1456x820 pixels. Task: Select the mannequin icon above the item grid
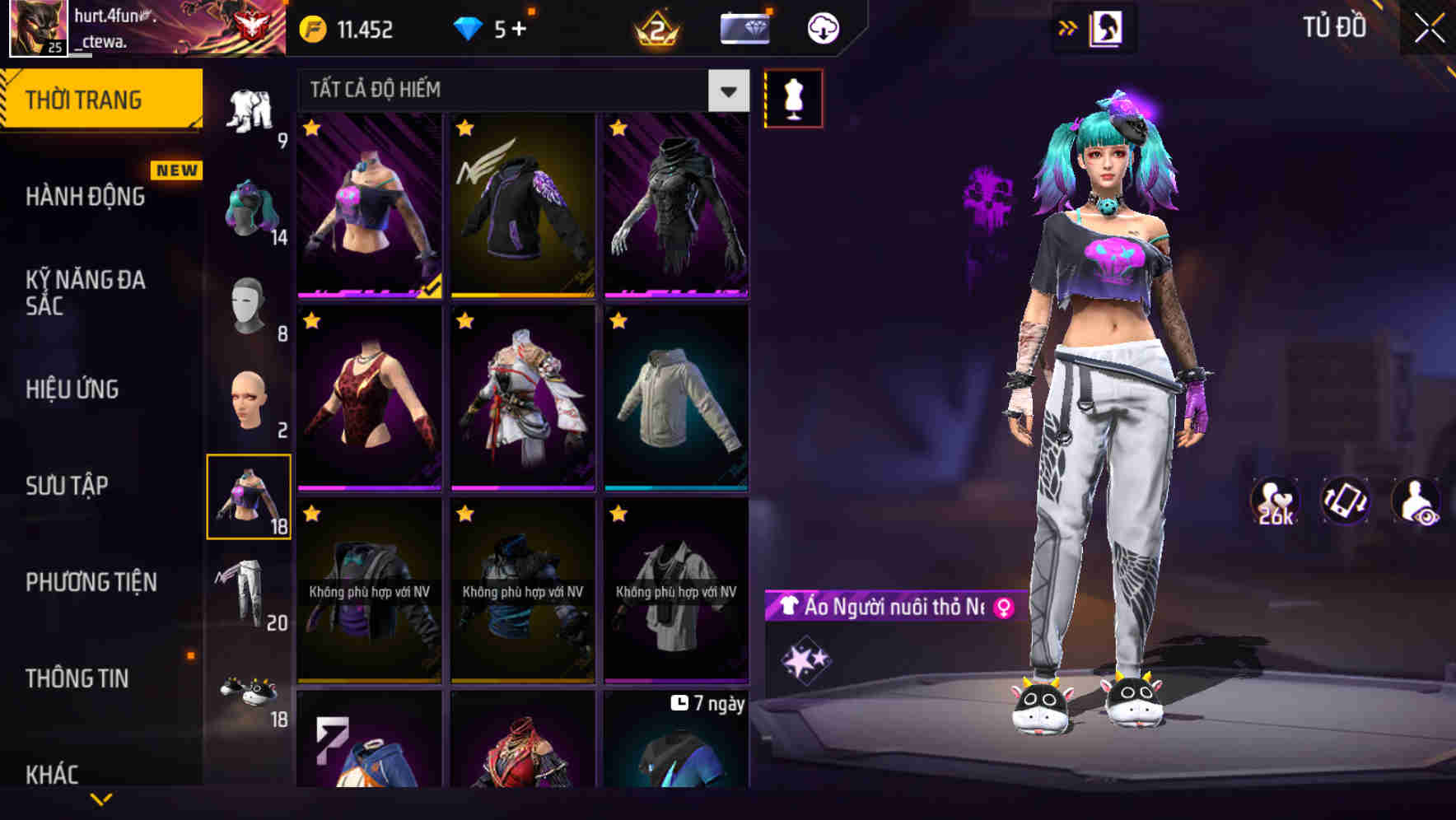[794, 96]
